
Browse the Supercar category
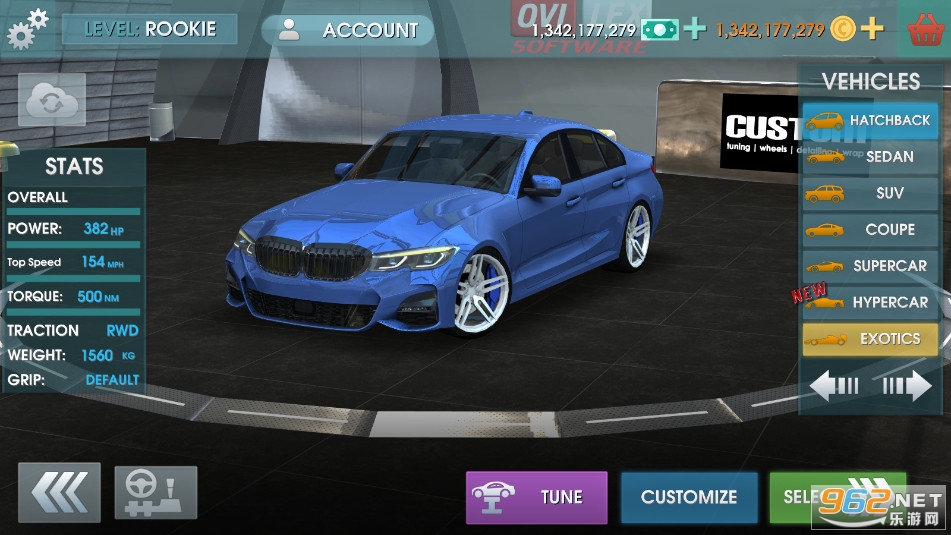click(869, 266)
